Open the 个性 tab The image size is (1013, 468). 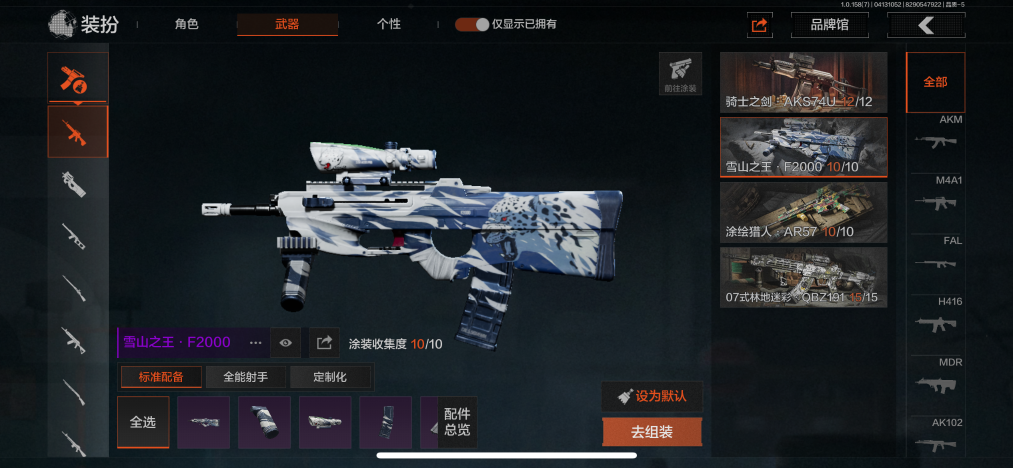[x=389, y=24]
